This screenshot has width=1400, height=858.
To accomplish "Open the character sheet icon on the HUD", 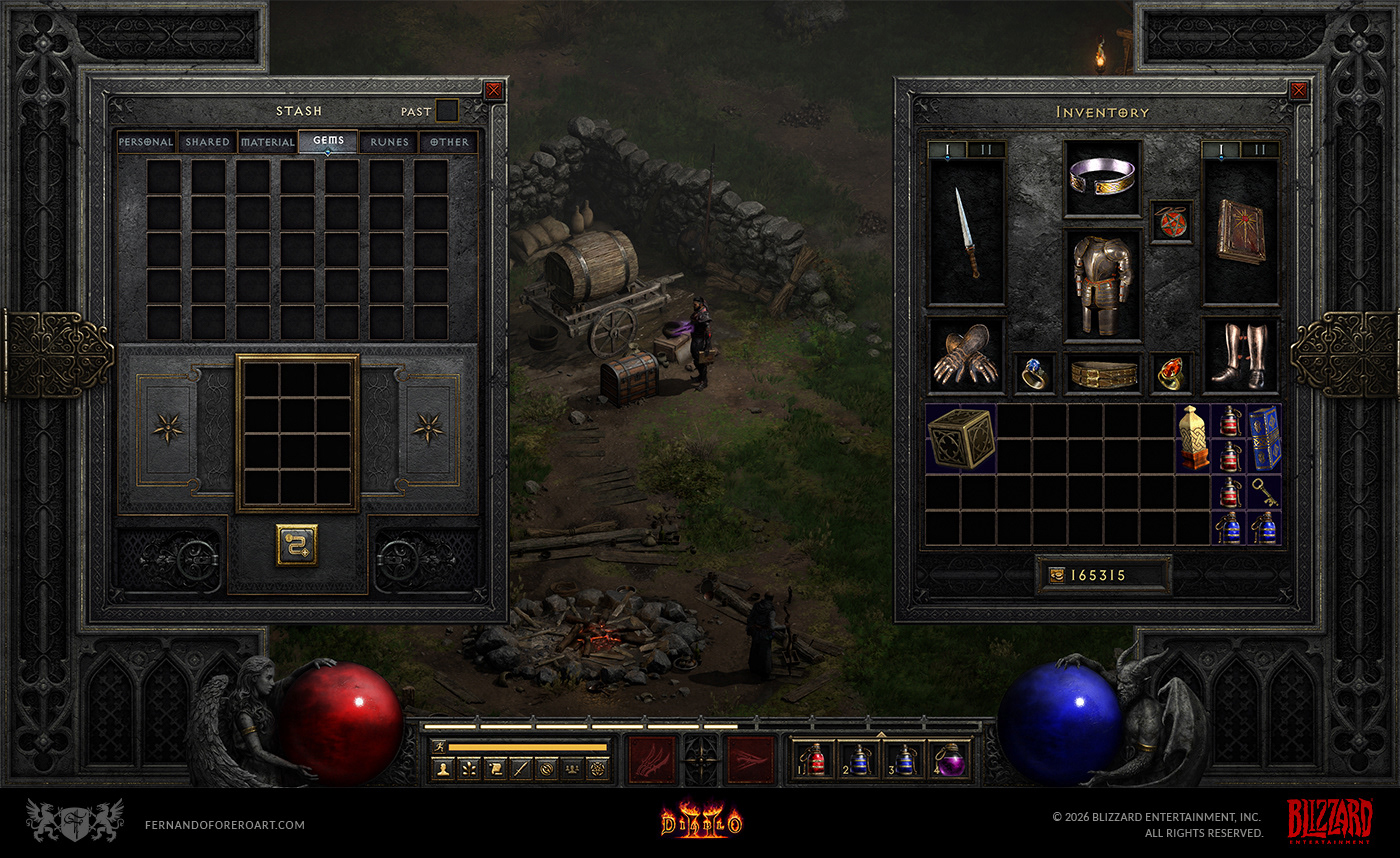I will (x=441, y=768).
